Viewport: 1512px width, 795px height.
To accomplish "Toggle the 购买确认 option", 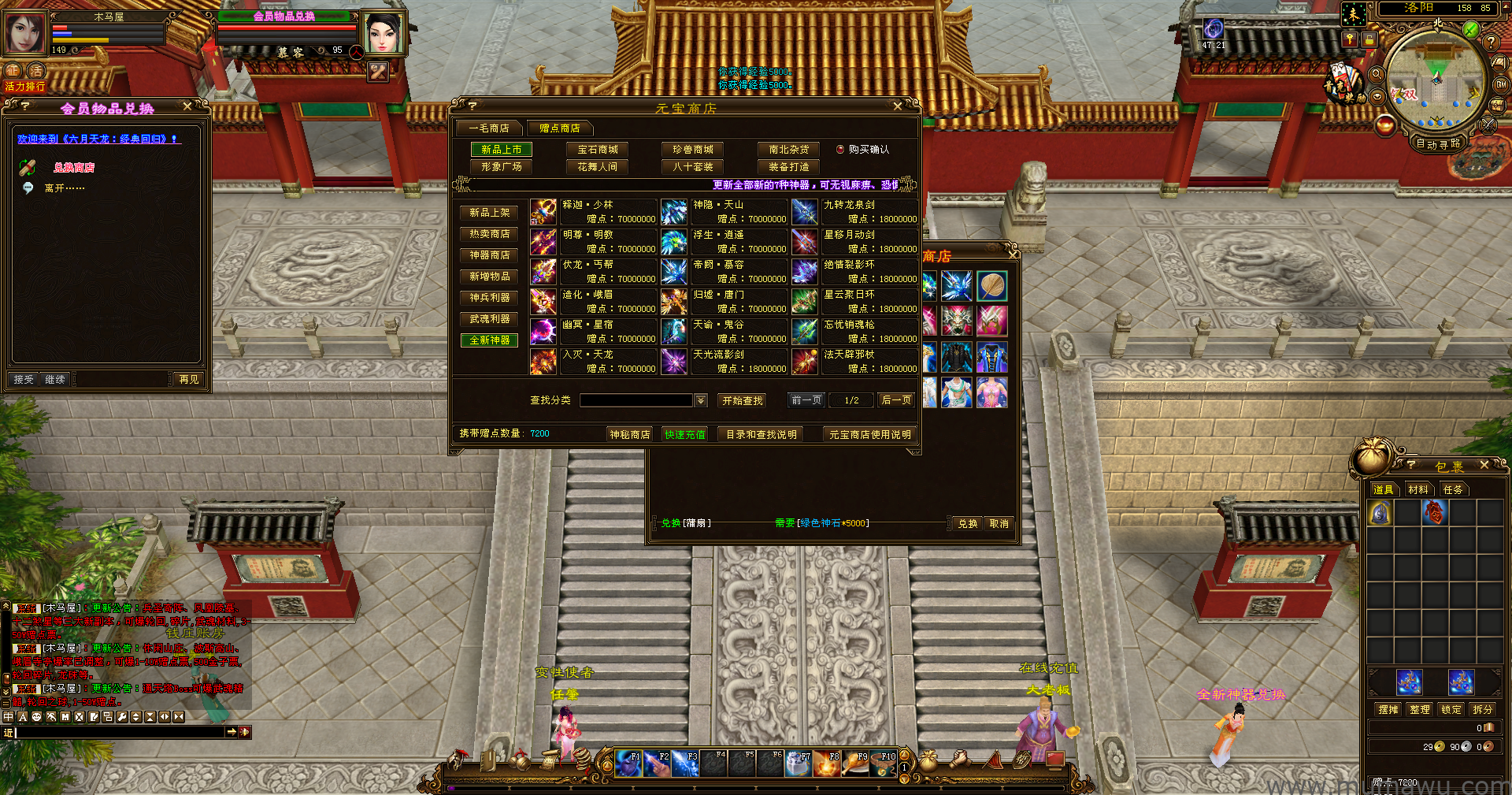I will (840, 150).
